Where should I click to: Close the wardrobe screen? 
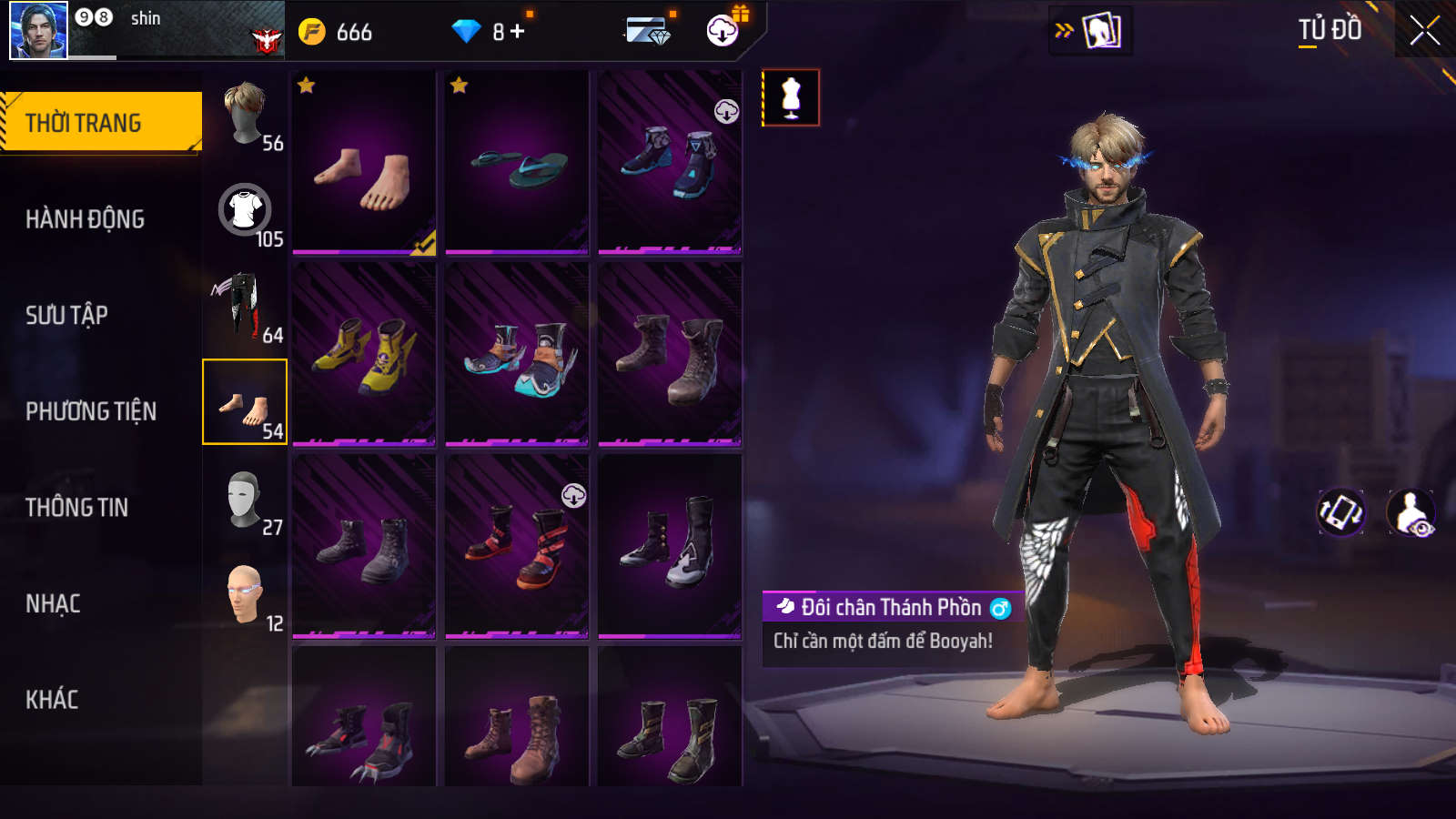[x=1424, y=30]
